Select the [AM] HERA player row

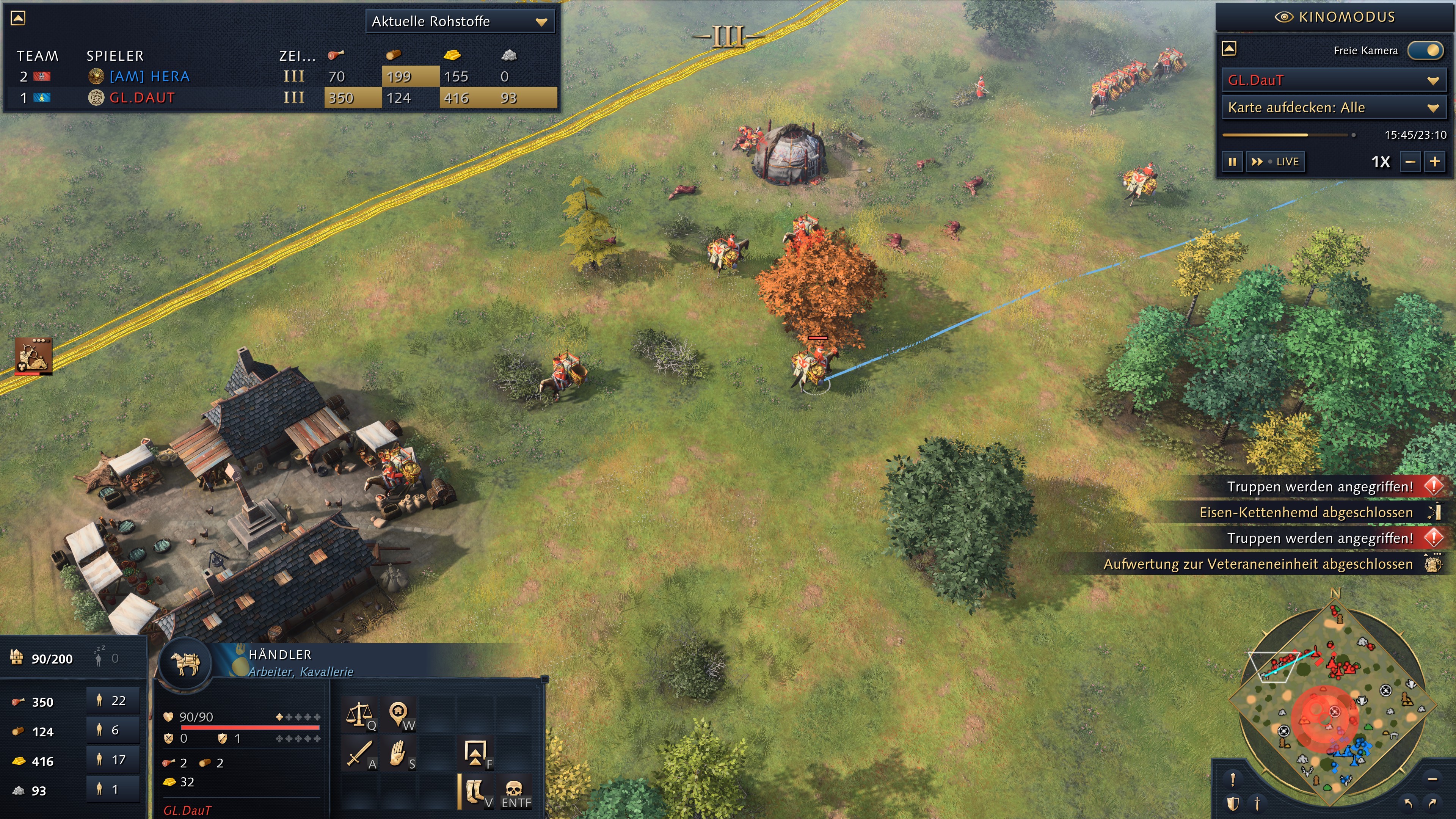149,76
